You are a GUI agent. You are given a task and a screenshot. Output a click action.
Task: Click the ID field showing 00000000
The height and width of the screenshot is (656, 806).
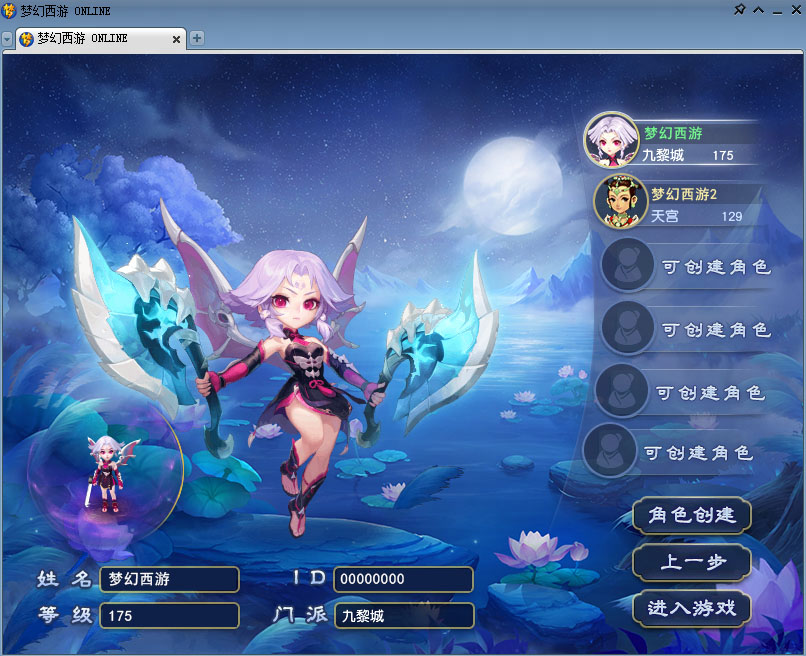[x=403, y=579]
